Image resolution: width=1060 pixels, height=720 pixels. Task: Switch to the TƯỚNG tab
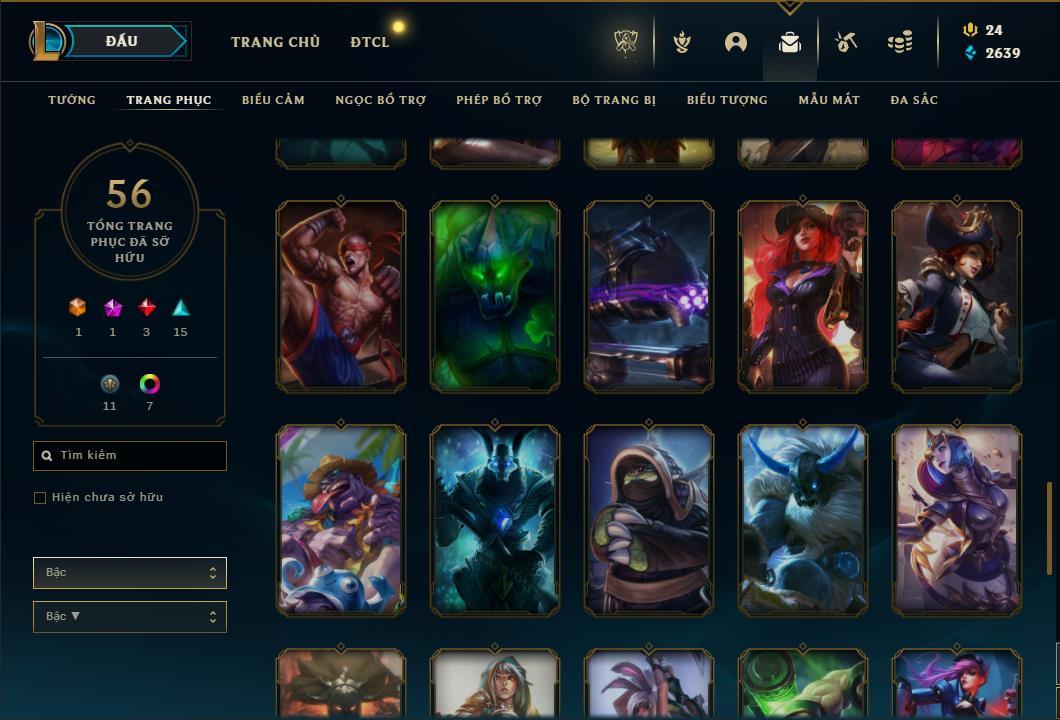click(72, 100)
